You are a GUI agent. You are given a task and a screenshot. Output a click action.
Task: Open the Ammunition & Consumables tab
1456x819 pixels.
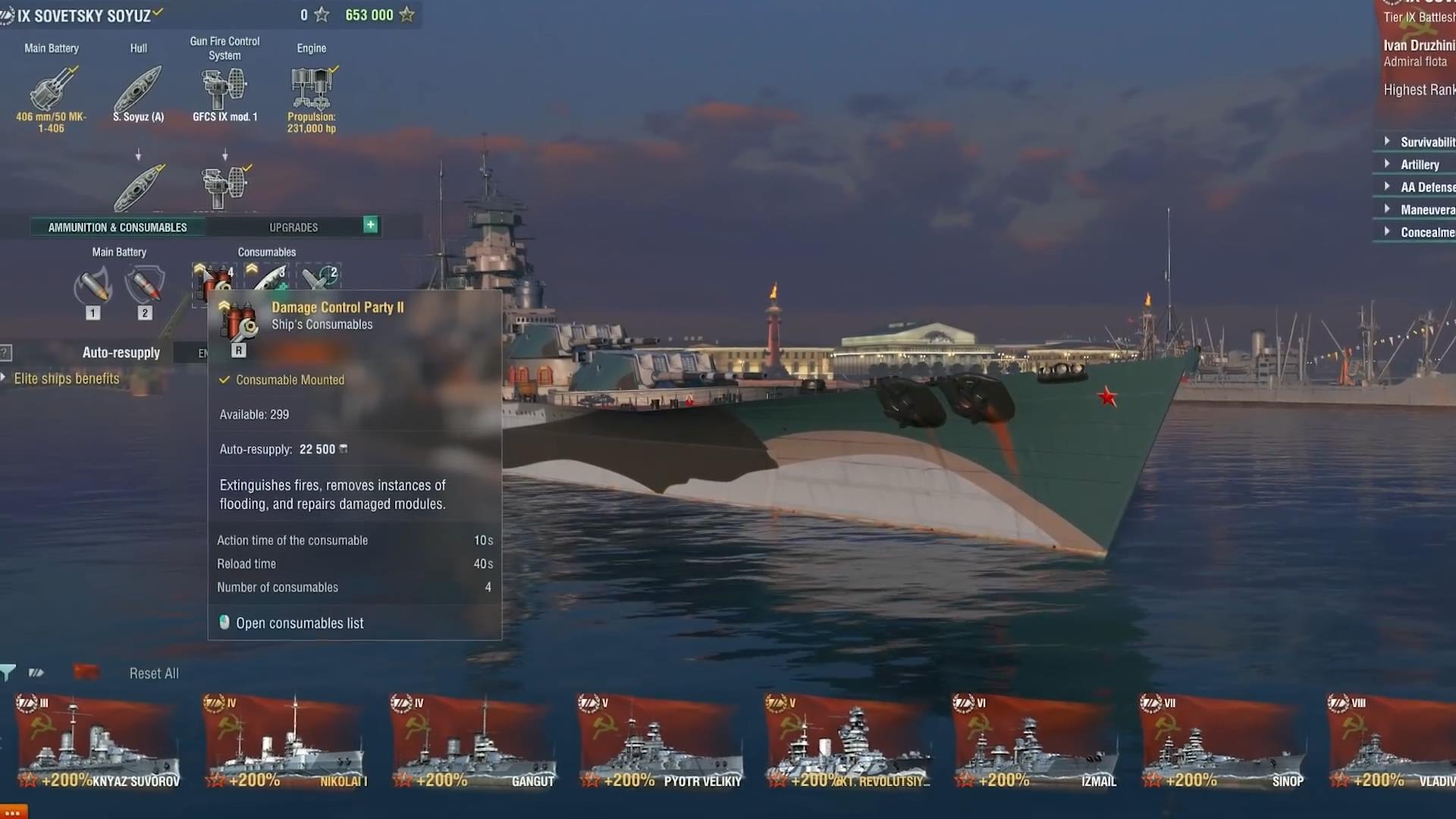pyautogui.click(x=118, y=227)
